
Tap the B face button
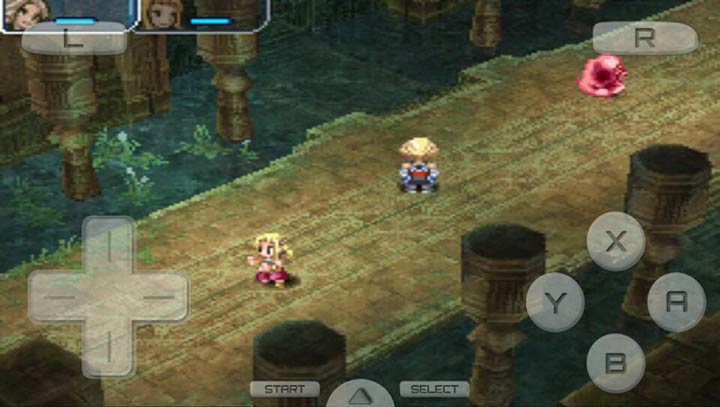pos(615,361)
